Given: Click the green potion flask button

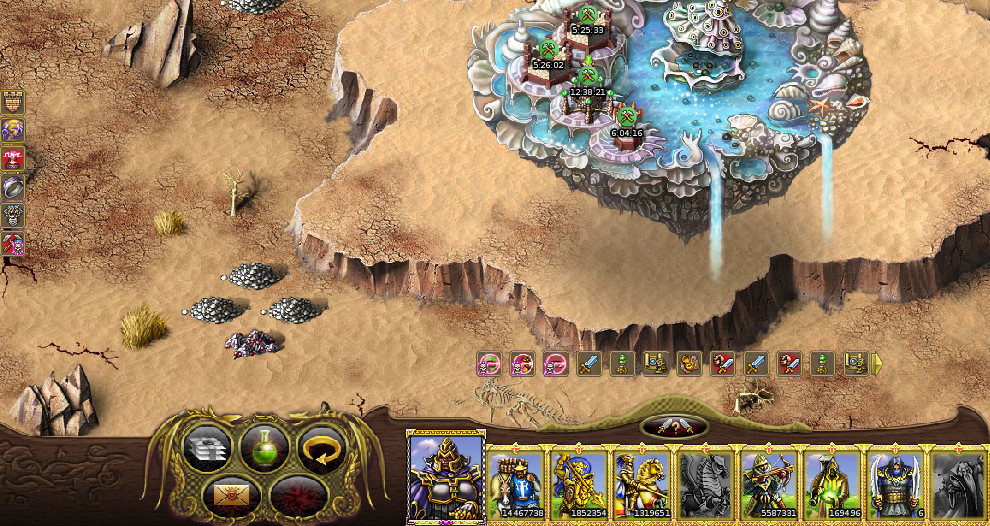Looking at the screenshot, I should [x=265, y=449].
